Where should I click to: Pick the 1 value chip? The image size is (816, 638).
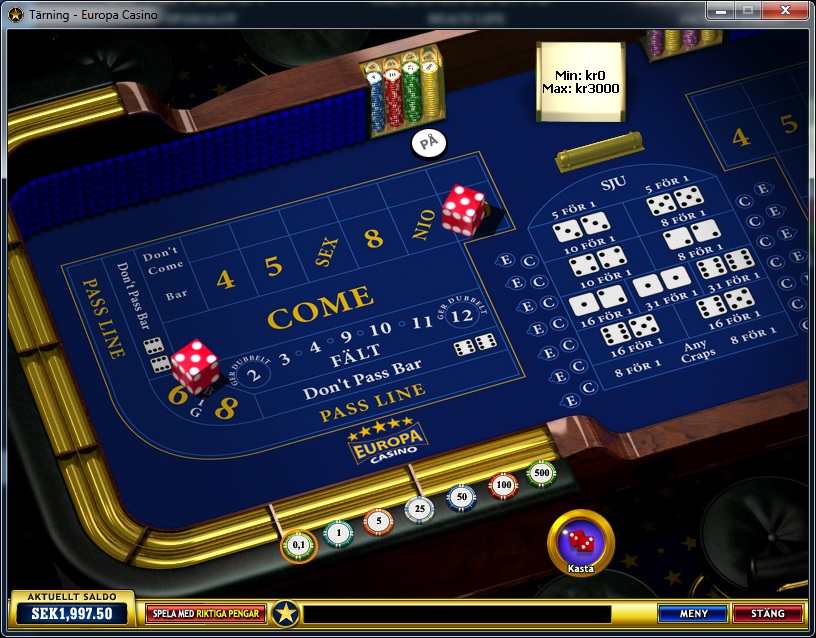338,533
